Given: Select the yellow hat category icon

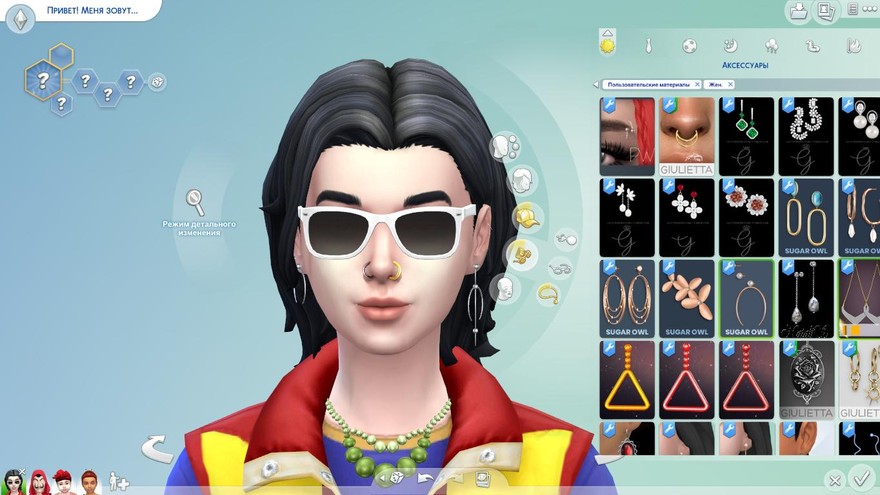Looking at the screenshot, I should pos(526,215).
